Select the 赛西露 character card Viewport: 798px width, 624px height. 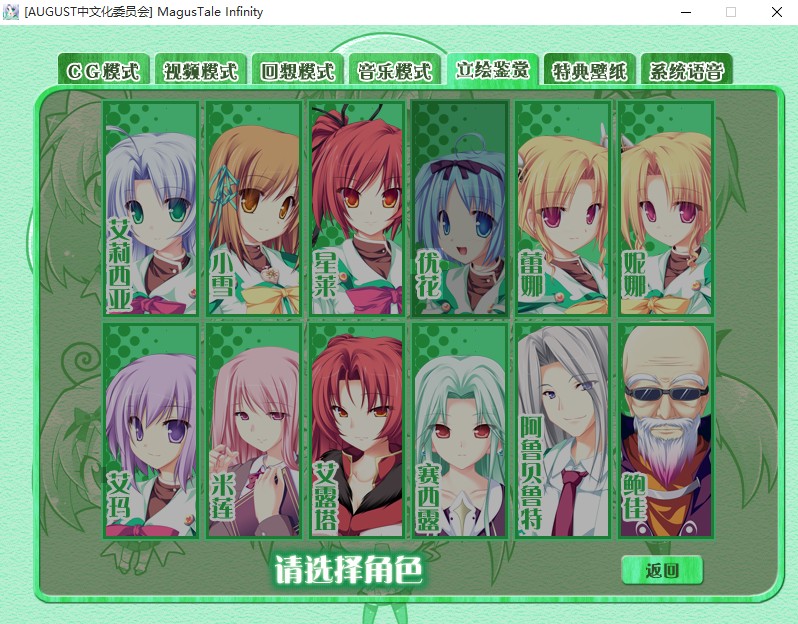pyautogui.click(x=460, y=430)
